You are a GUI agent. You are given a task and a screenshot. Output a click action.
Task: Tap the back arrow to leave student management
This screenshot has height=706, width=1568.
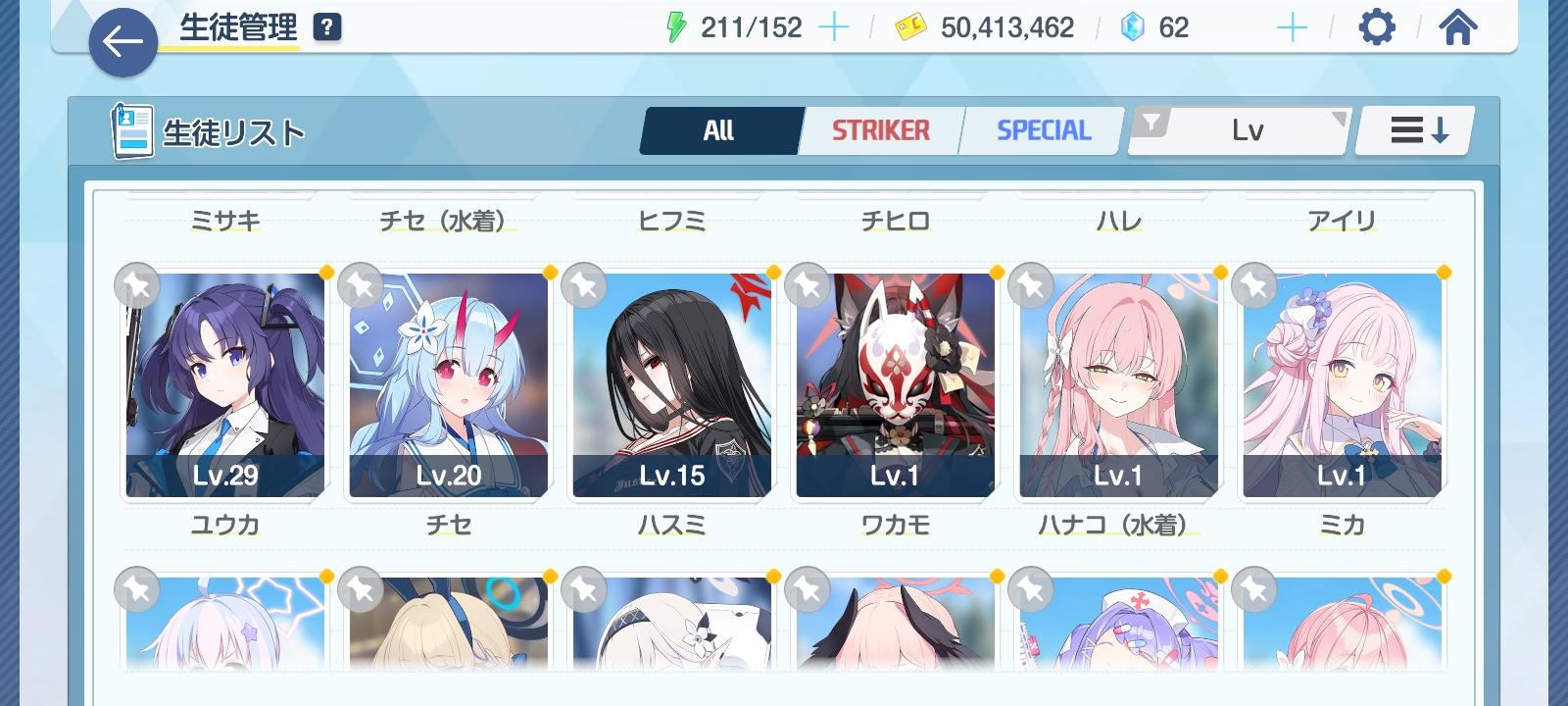pos(122,42)
